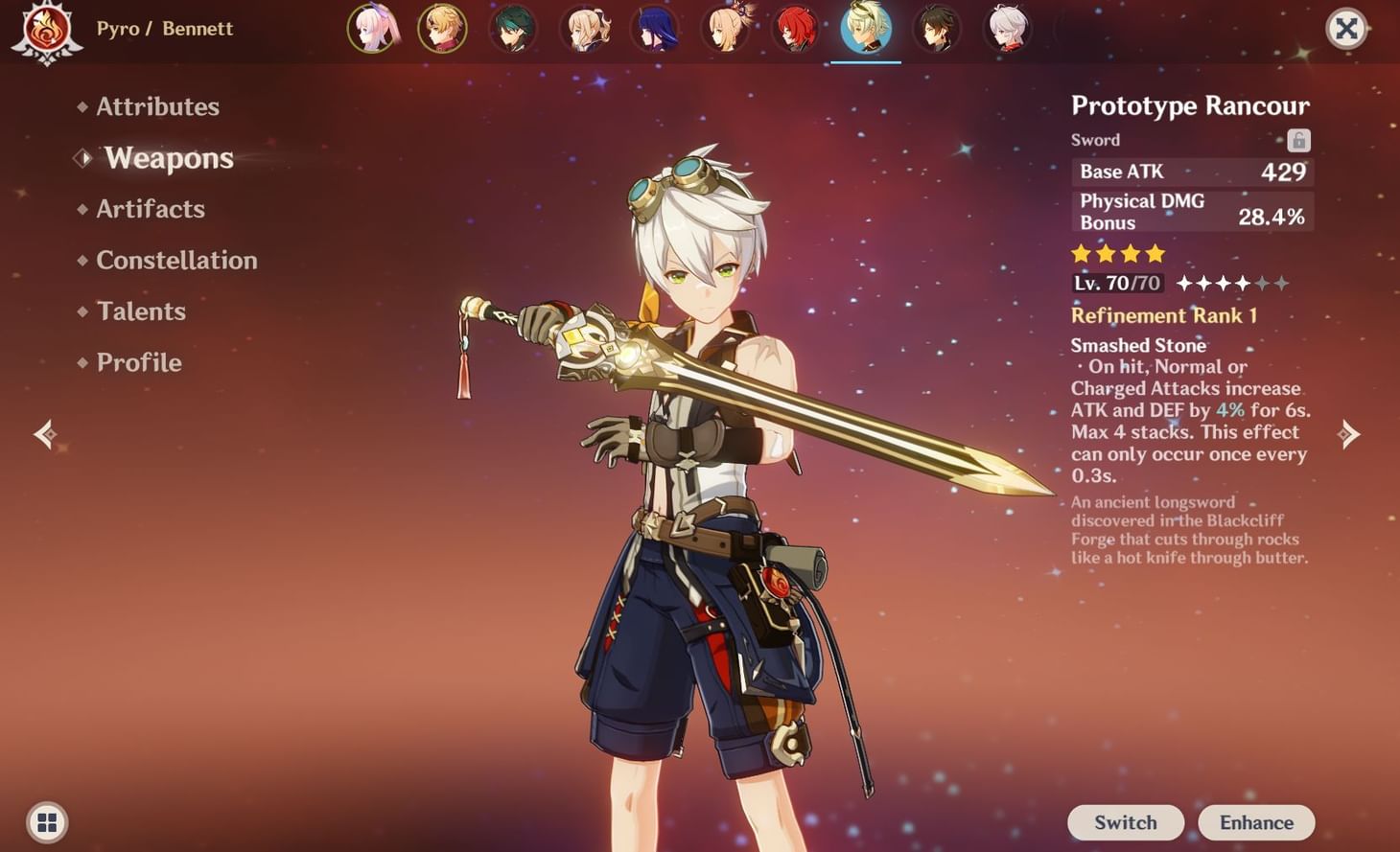Select Jean's blonde ponytail portrait
This screenshot has height=852, width=1400.
(x=584, y=28)
